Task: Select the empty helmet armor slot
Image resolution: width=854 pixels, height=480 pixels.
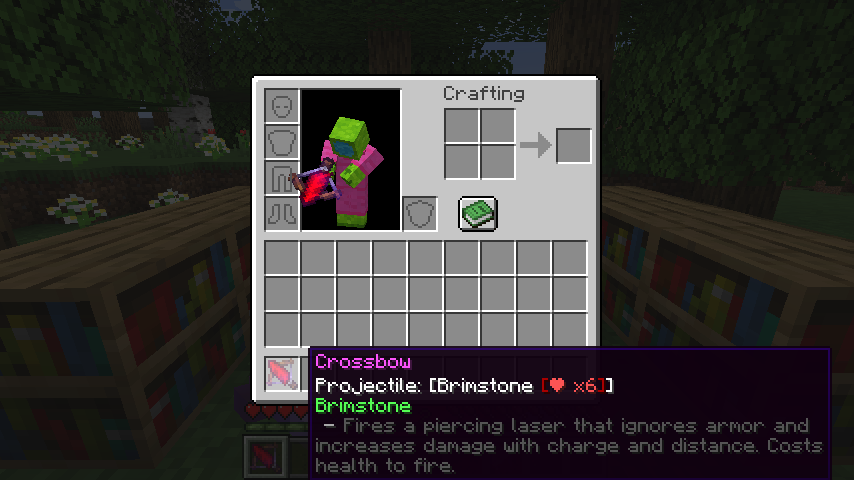Action: coord(282,105)
